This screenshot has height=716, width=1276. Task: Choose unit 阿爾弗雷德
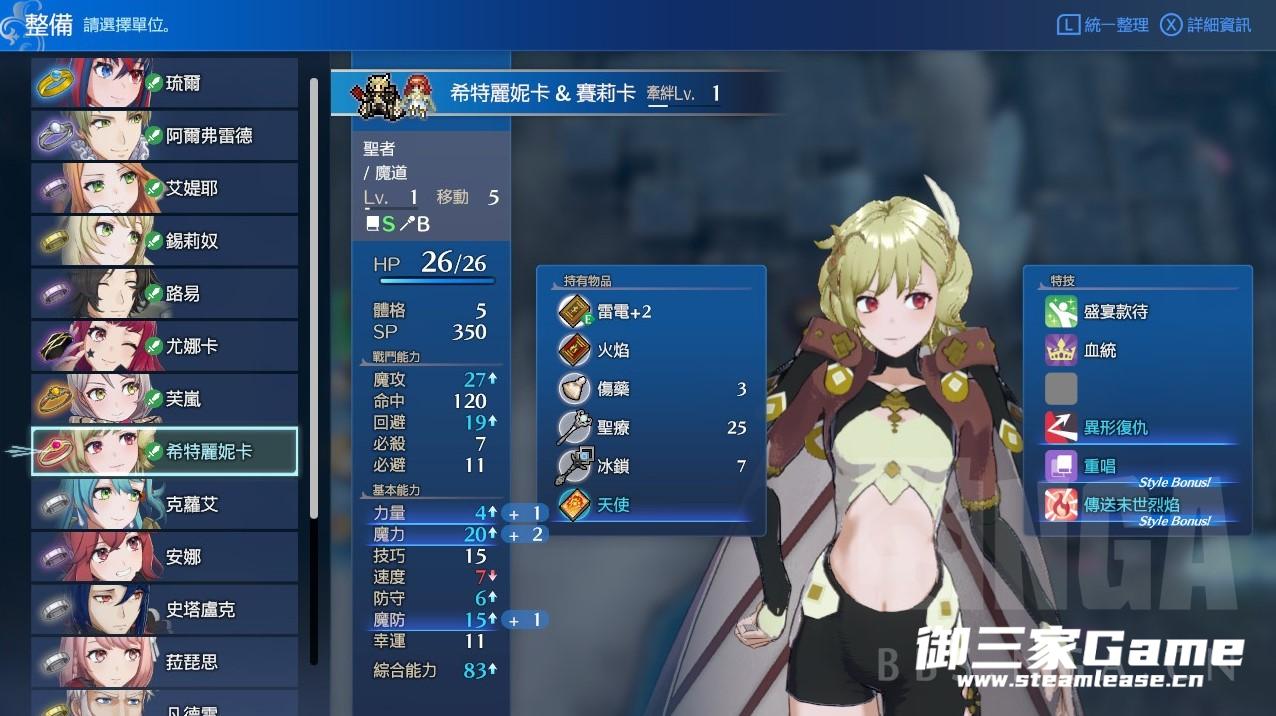[165, 136]
